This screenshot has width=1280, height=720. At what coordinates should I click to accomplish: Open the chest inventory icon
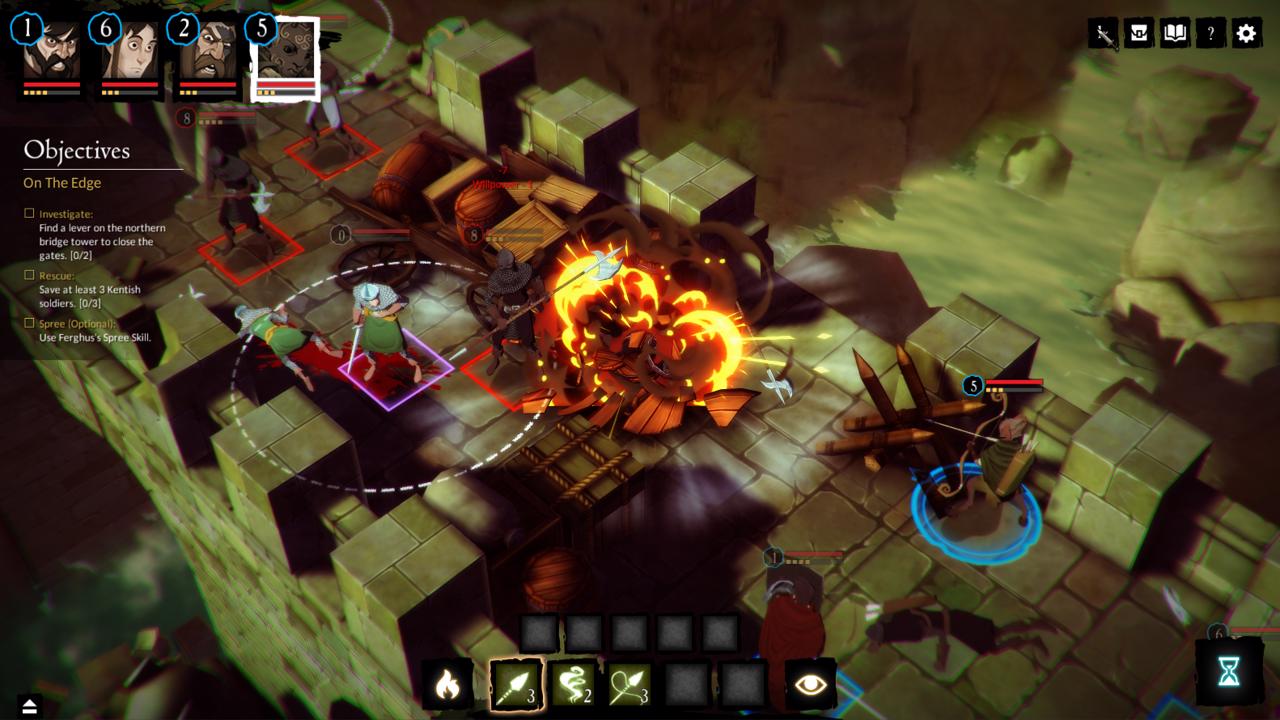coord(1138,34)
